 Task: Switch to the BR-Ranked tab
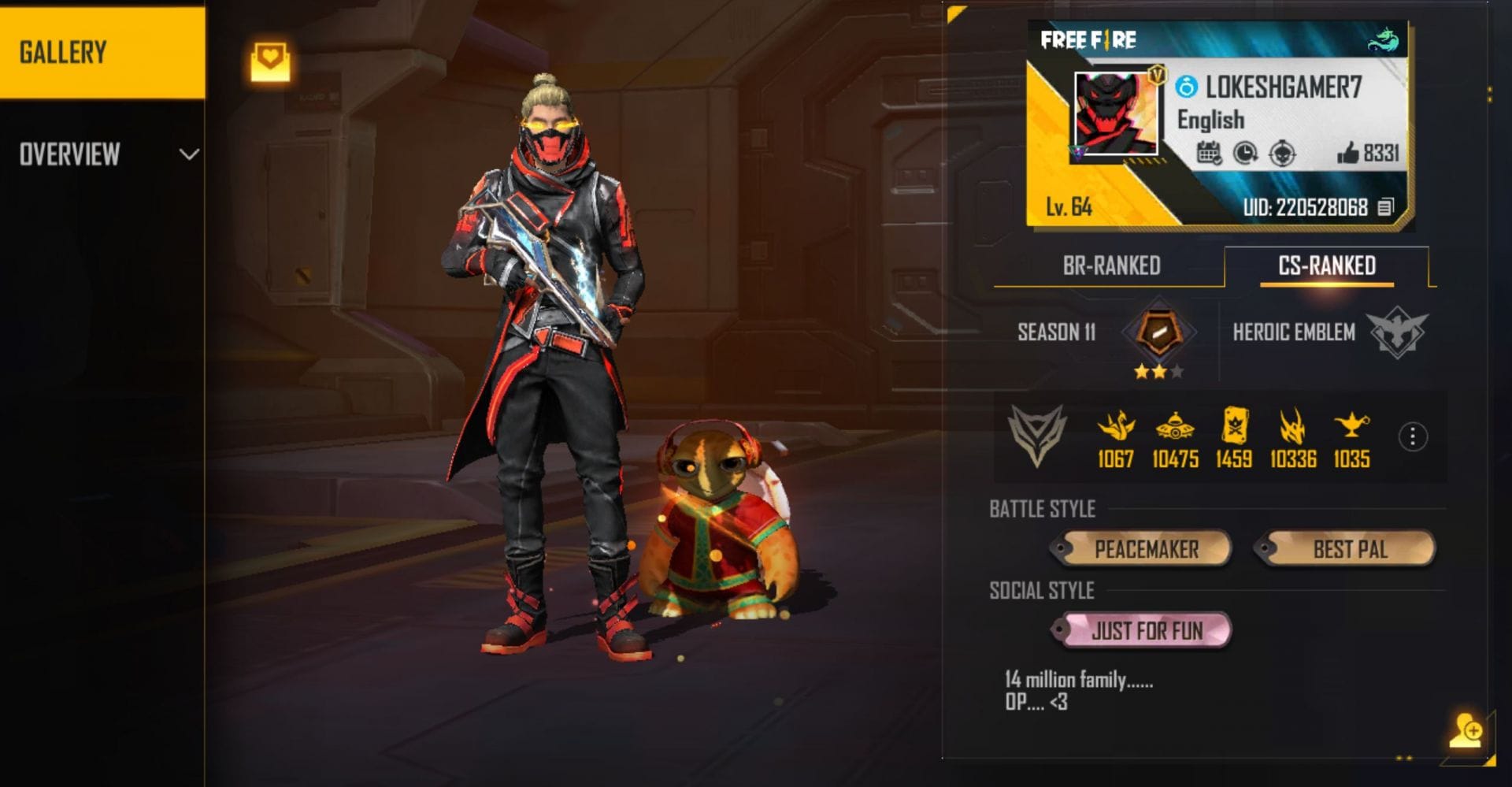click(x=1110, y=265)
